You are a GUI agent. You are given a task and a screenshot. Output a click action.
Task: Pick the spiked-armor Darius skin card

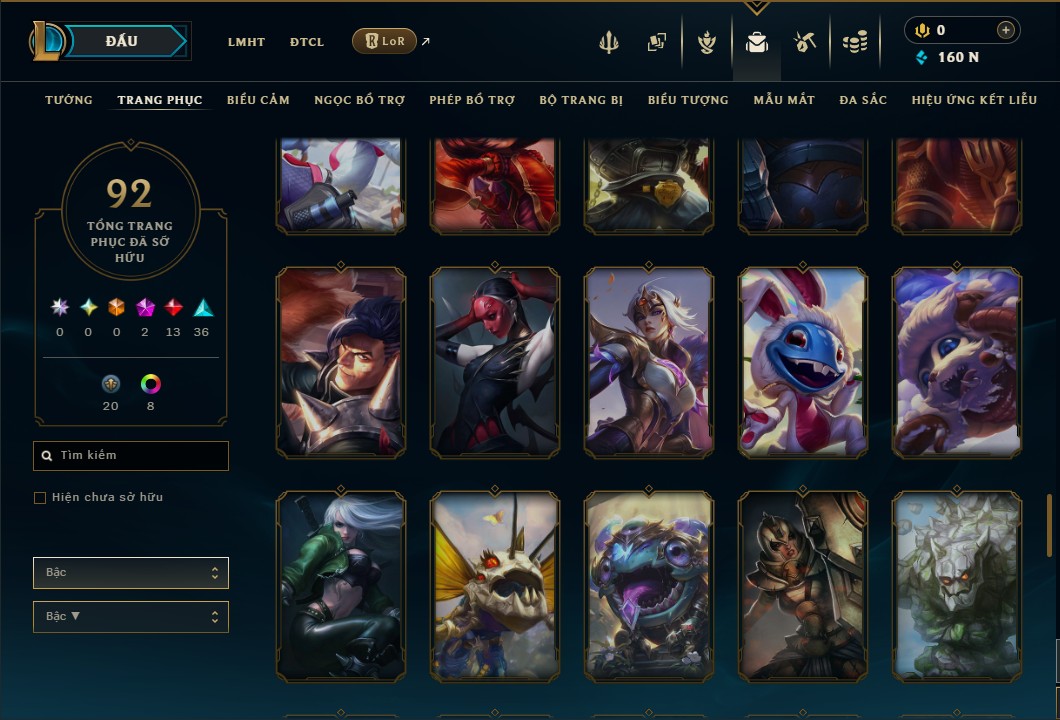point(341,362)
